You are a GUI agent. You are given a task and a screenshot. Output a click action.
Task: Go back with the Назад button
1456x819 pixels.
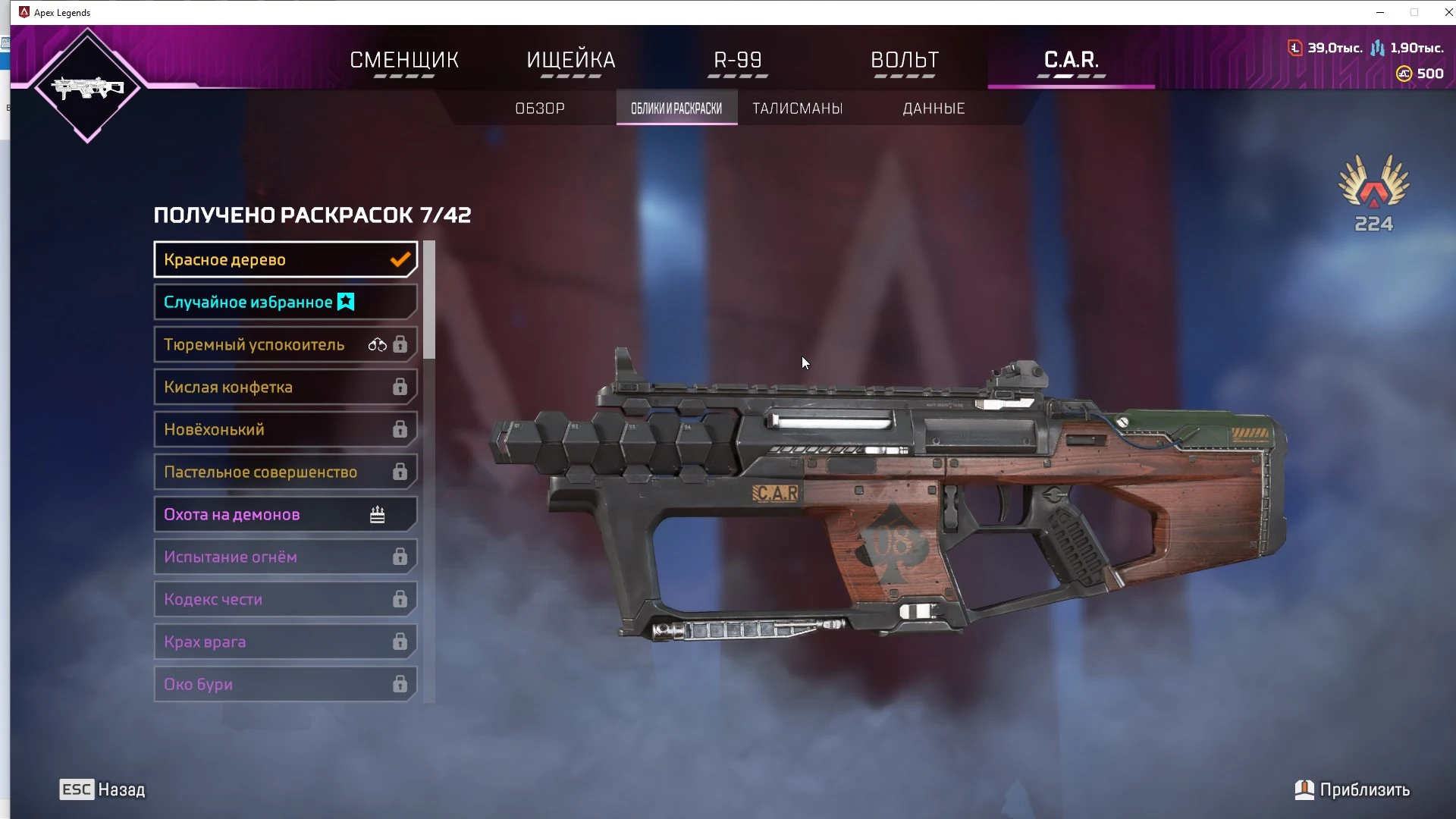point(103,789)
